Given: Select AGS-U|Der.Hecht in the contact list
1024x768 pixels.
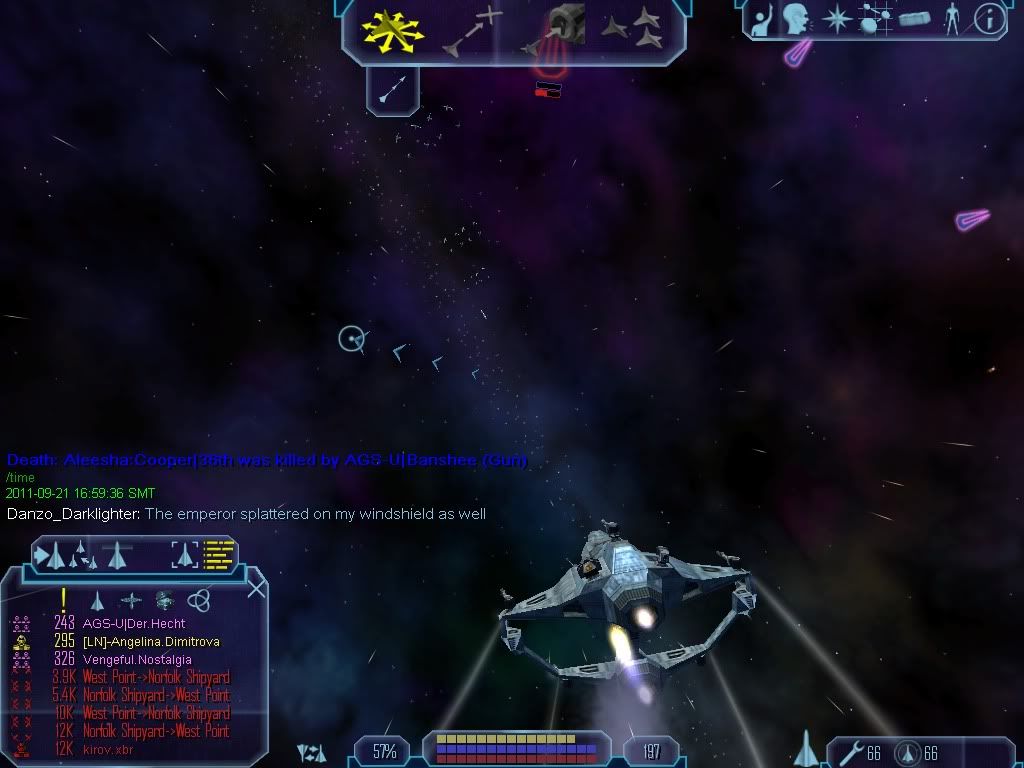Looking at the screenshot, I should (x=133, y=624).
